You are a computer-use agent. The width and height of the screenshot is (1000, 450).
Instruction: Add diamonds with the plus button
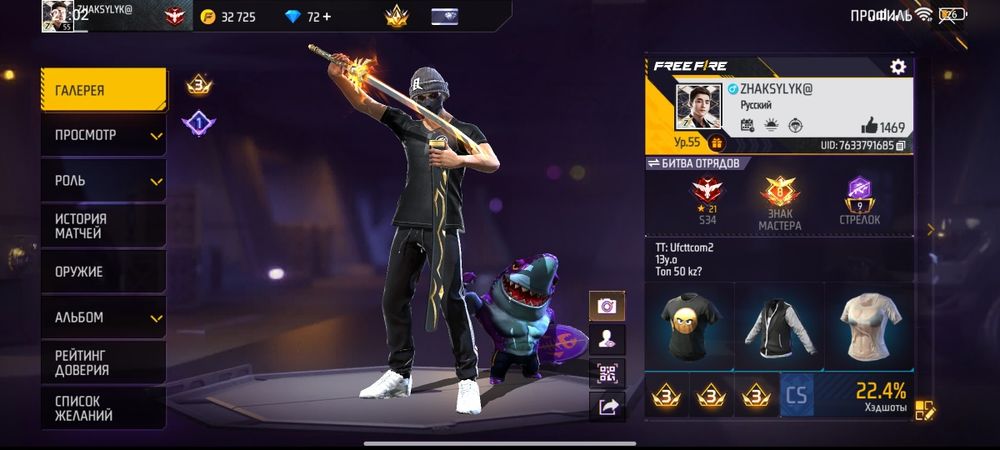[x=326, y=17]
